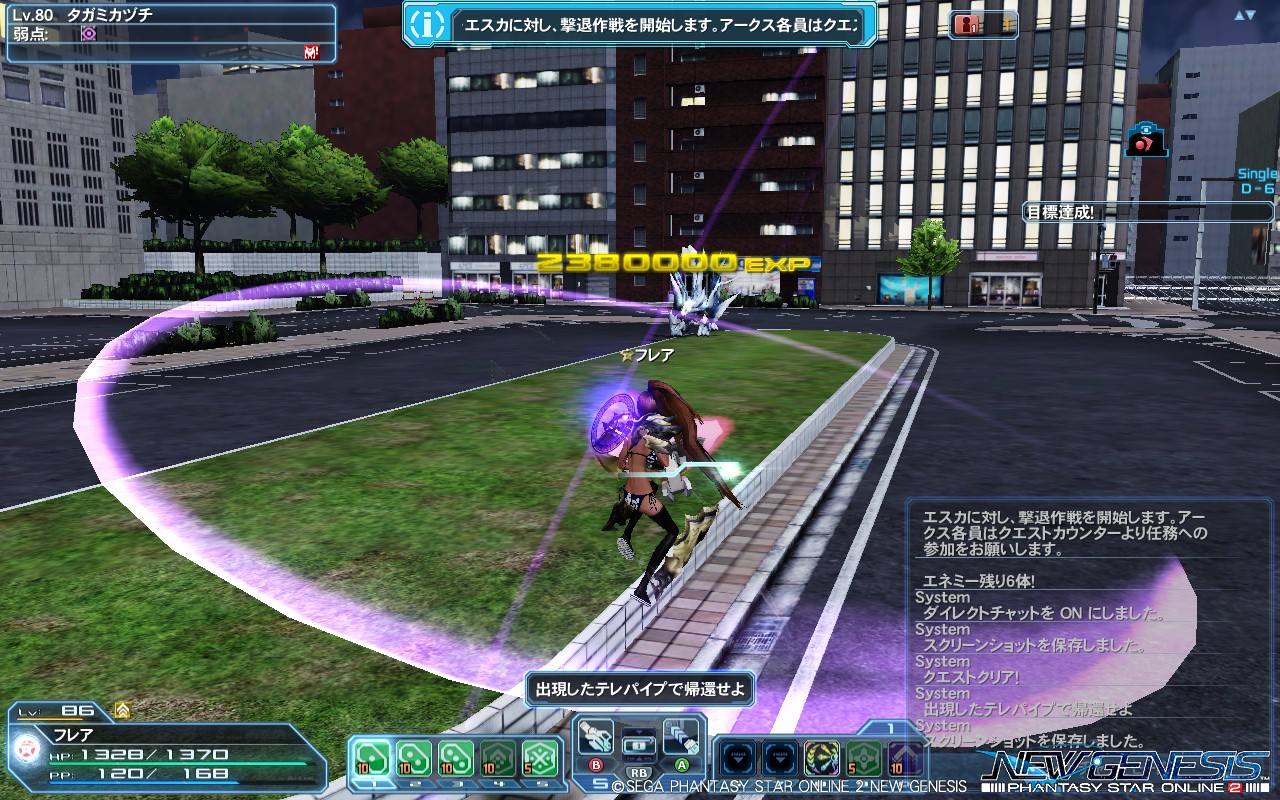The height and width of the screenshot is (800, 1280).
Task: Activate the purple chevron skill with count 10
Action: coord(906,757)
